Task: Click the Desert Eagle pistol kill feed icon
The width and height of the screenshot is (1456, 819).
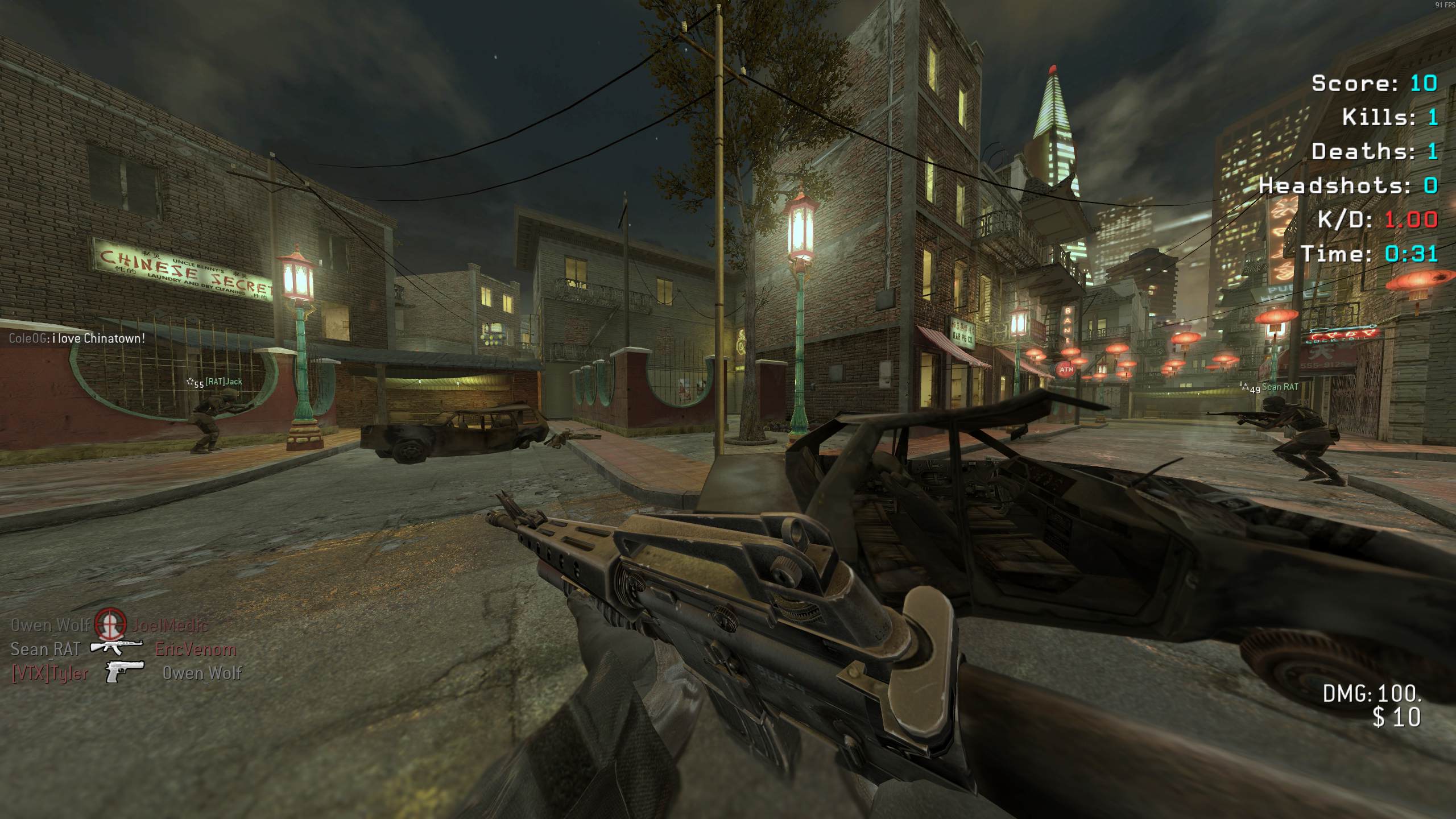Action: 124,672
